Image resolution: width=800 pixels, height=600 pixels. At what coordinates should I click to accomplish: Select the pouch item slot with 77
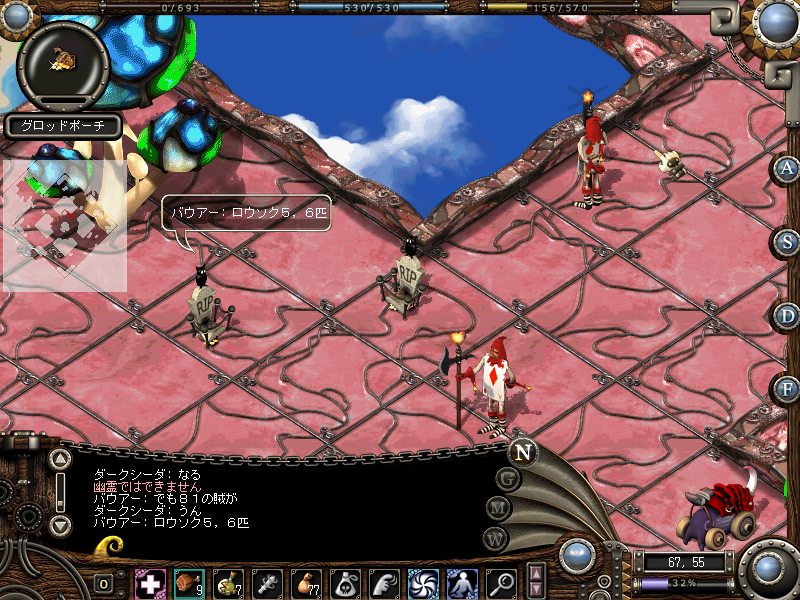pos(306,583)
